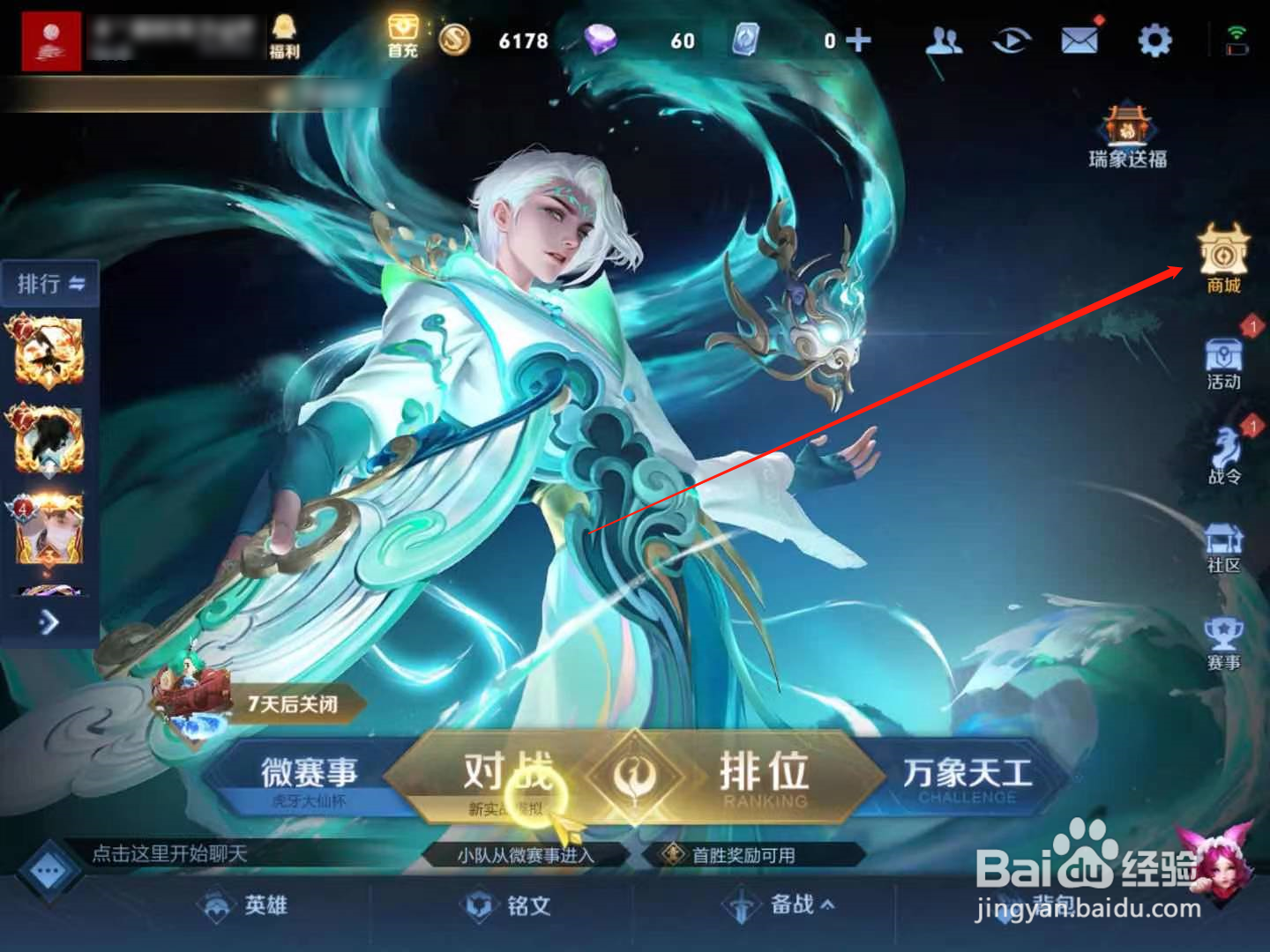Open the 战令 battle pass icon

click(1224, 454)
